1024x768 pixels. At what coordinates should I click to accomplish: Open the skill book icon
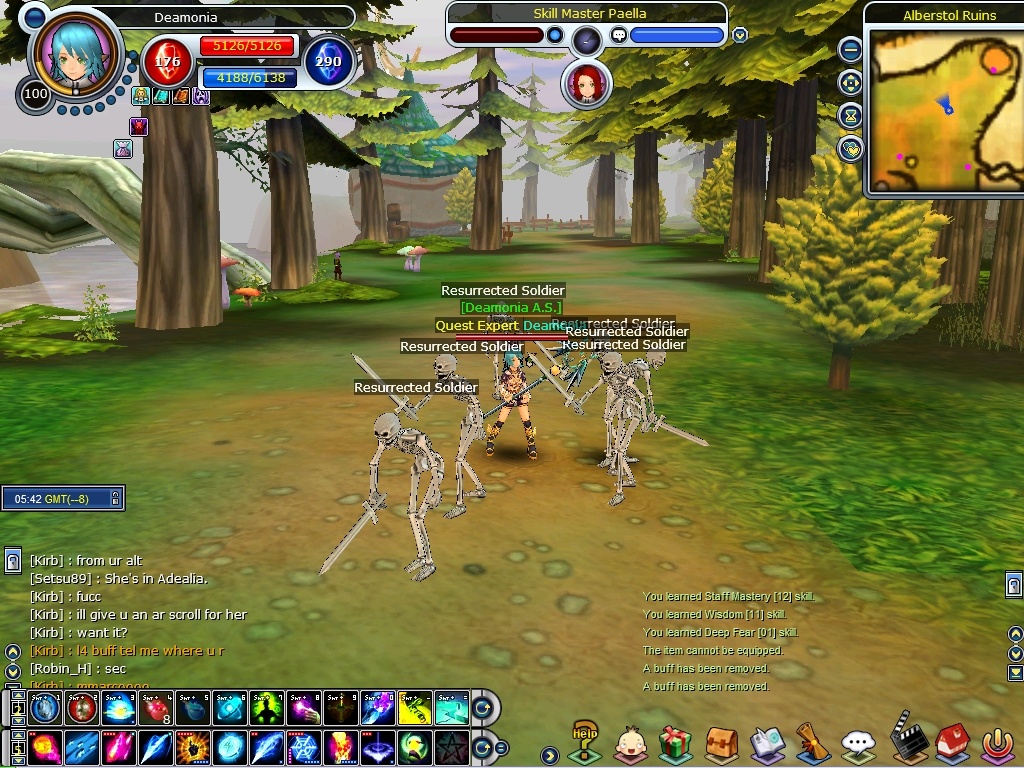coord(766,744)
